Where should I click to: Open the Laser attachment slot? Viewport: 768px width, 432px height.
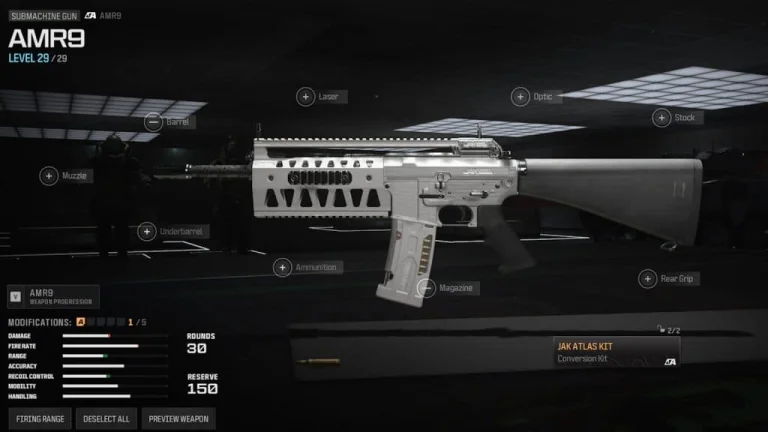305,97
